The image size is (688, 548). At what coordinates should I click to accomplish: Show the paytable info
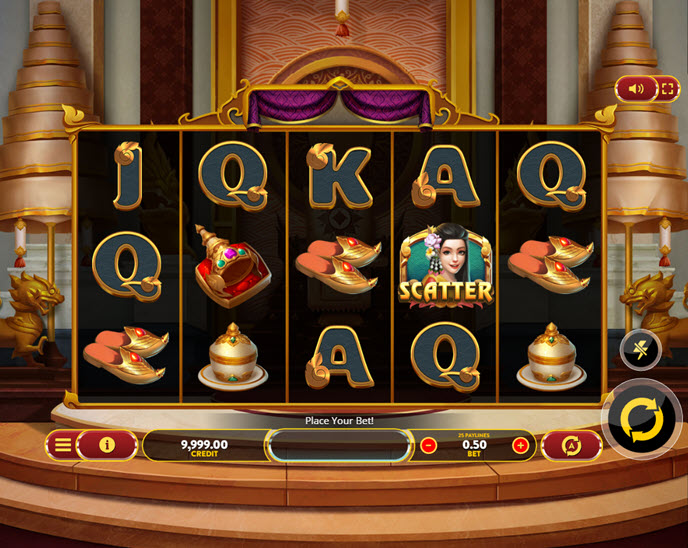click(x=106, y=445)
